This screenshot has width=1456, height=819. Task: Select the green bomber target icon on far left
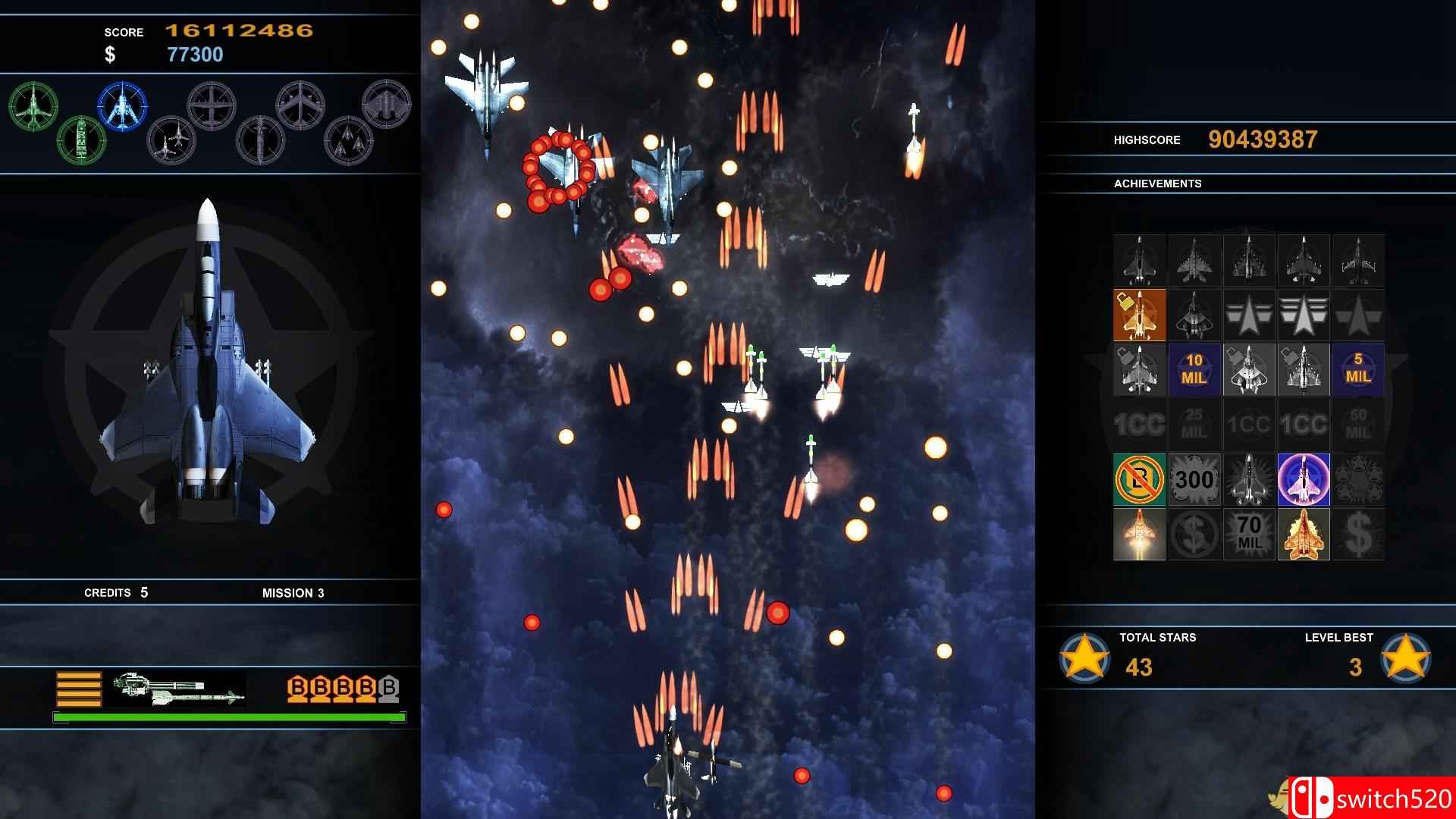pos(32,108)
